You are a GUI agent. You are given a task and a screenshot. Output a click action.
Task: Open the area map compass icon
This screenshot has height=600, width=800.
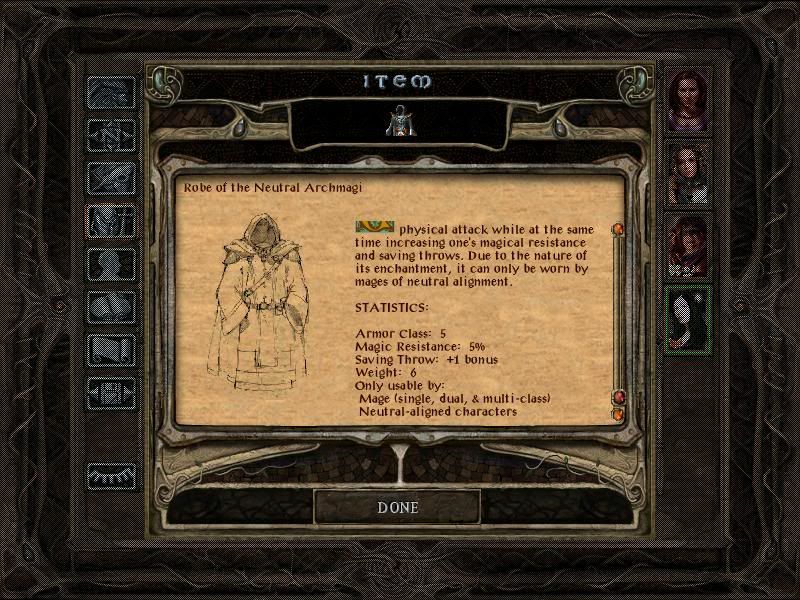pyautogui.click(x=112, y=136)
